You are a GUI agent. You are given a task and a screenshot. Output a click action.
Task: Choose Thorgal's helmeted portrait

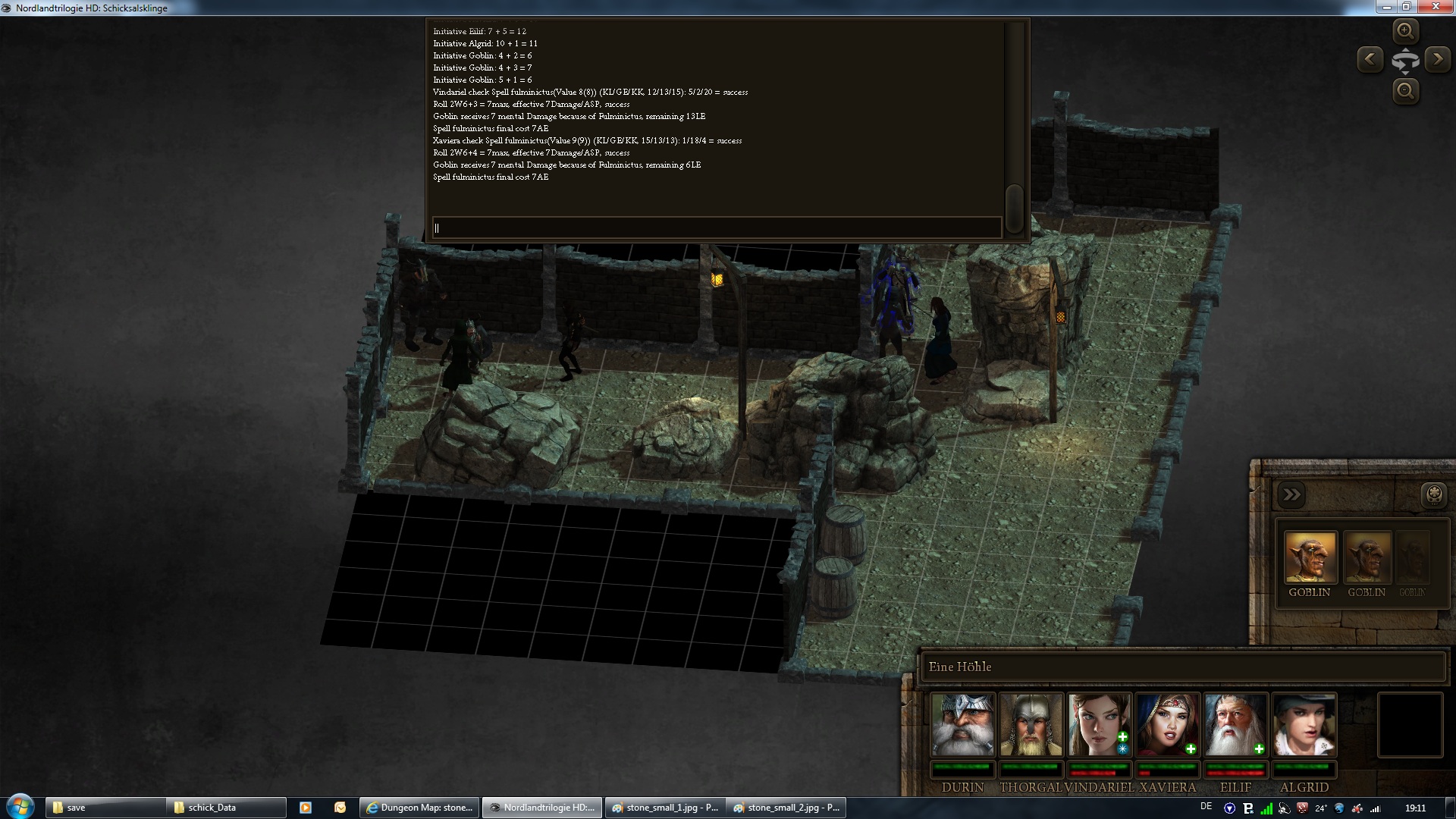tap(1031, 725)
